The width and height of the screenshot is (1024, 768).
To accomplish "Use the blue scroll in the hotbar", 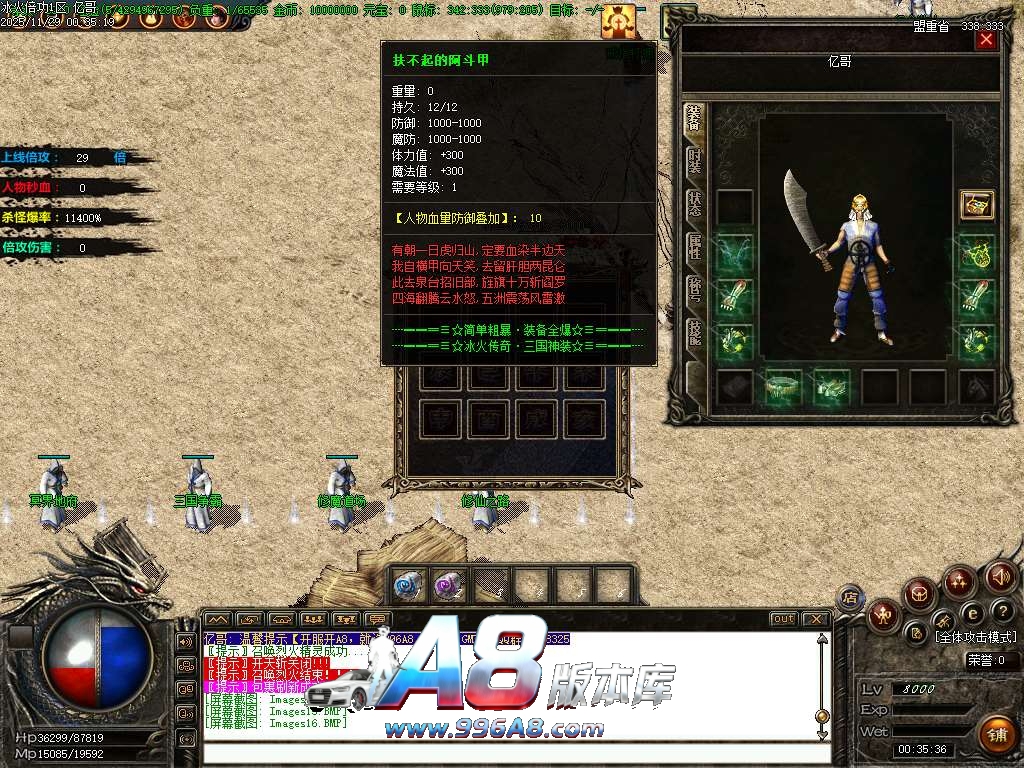I will tap(406, 586).
